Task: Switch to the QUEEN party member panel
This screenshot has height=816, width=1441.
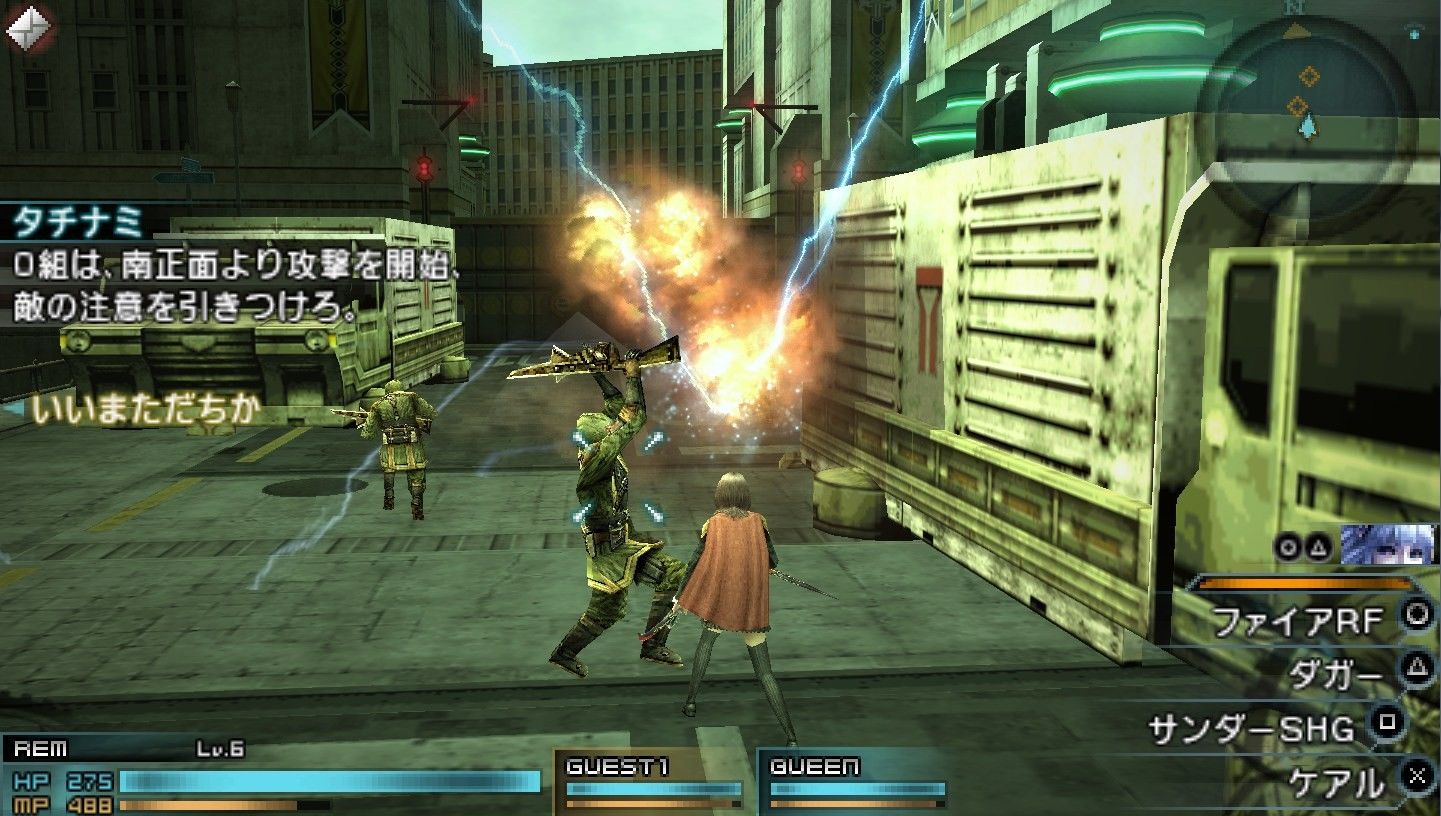Action: pos(857,780)
